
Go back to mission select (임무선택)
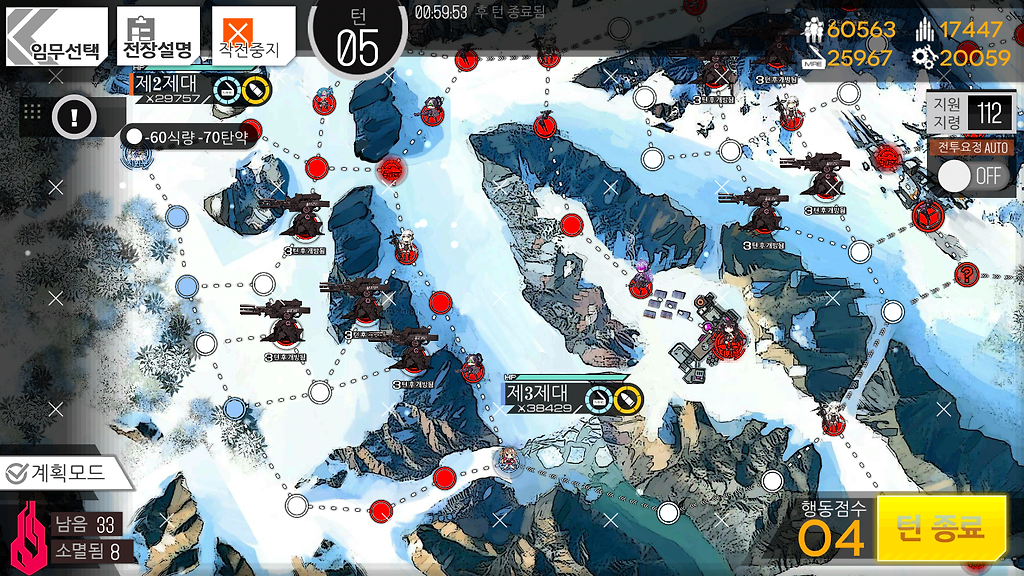point(56,38)
